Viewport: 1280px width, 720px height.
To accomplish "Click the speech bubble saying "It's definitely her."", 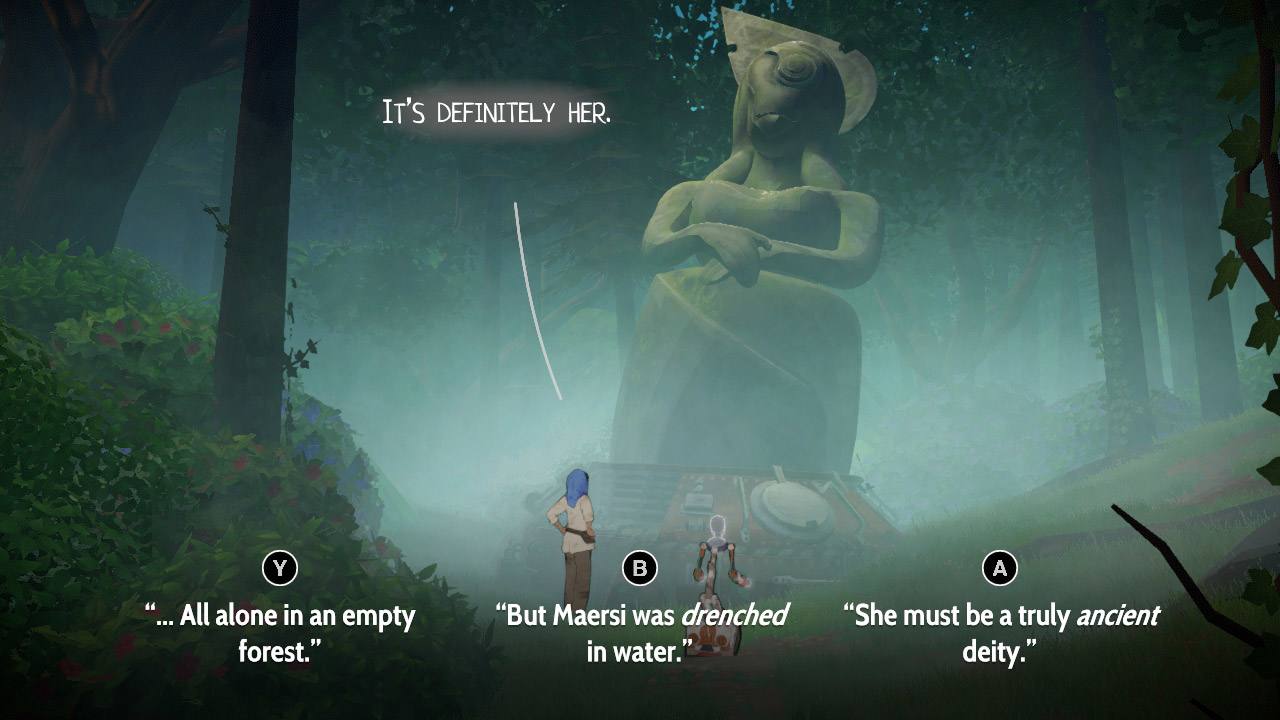I will [x=497, y=110].
